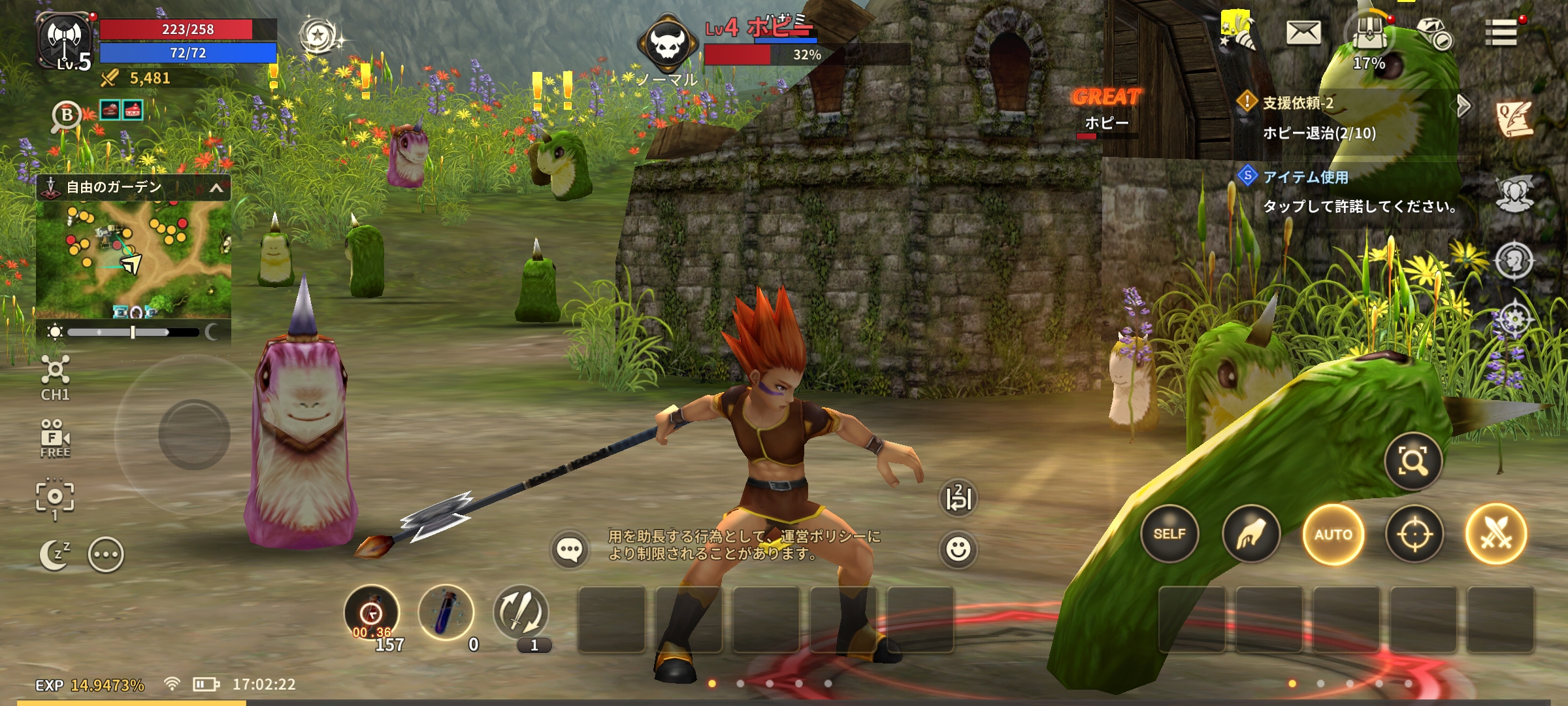Open the mail envelope icon
This screenshot has width=1568, height=706.
tap(1303, 33)
